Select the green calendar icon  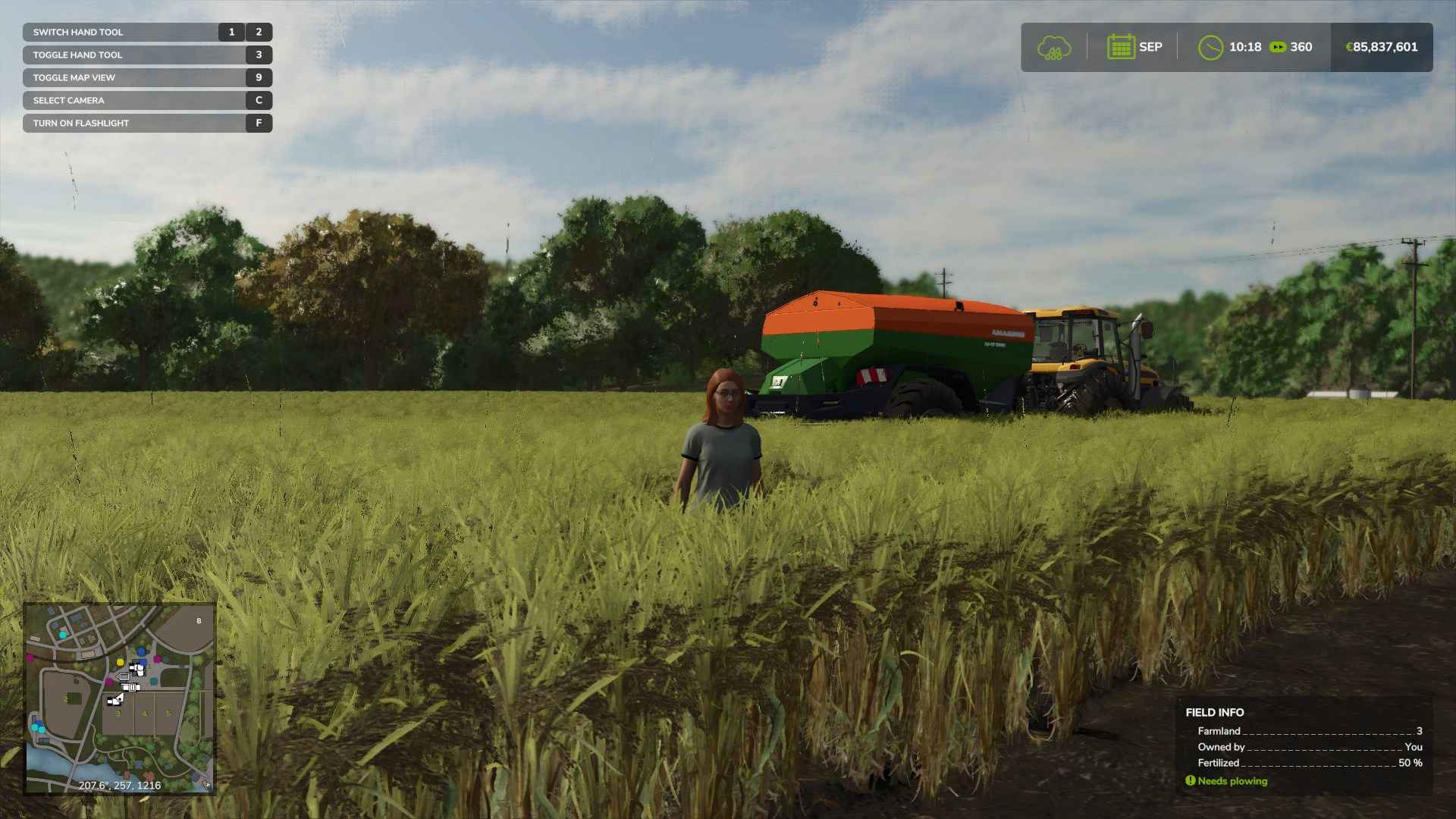coord(1120,47)
